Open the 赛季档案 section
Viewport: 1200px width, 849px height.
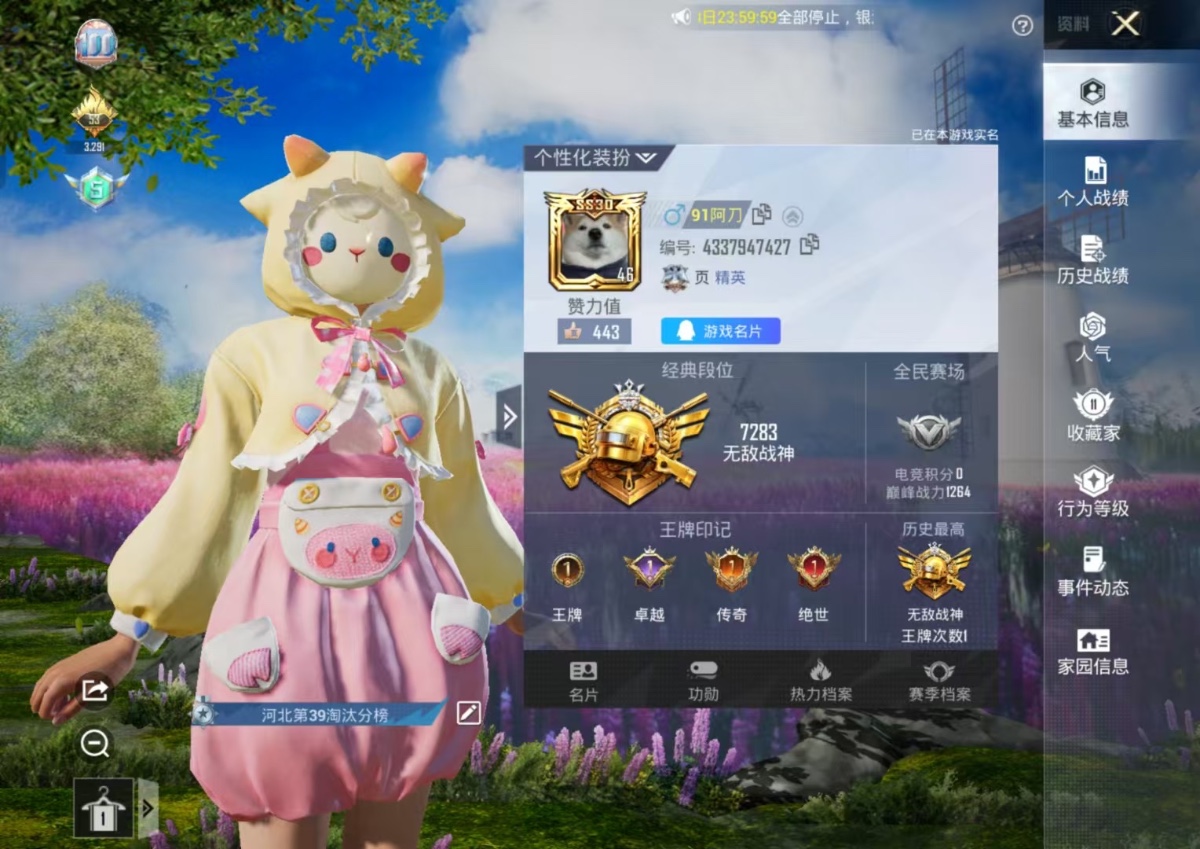pyautogui.click(x=939, y=681)
